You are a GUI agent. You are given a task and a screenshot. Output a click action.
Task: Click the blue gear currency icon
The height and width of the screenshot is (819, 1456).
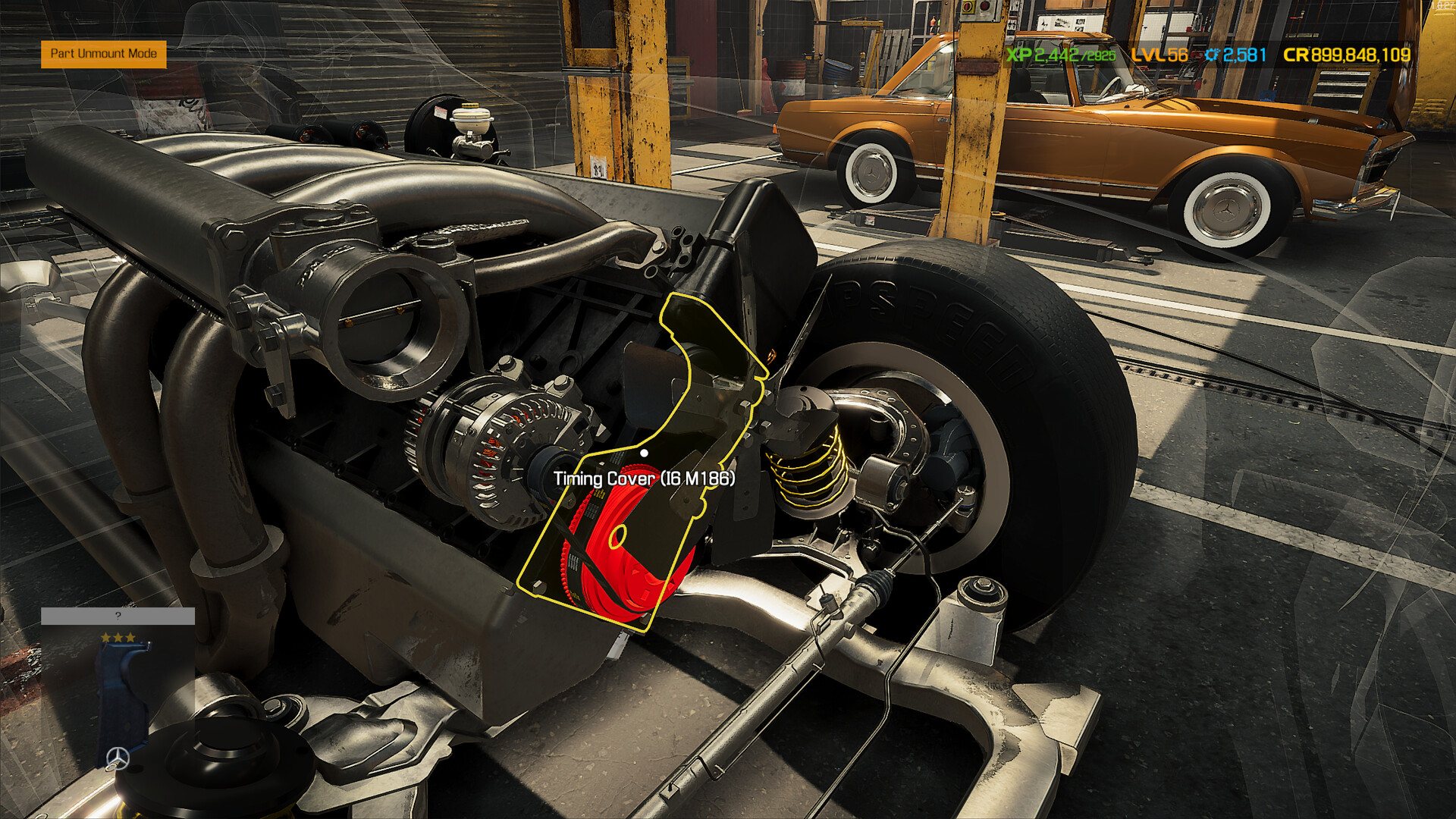pyautogui.click(x=1212, y=54)
